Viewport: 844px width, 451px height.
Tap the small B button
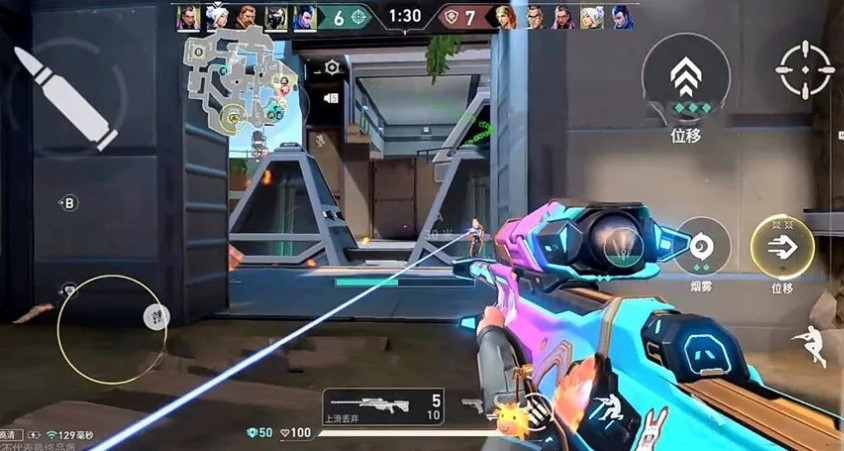coord(69,204)
